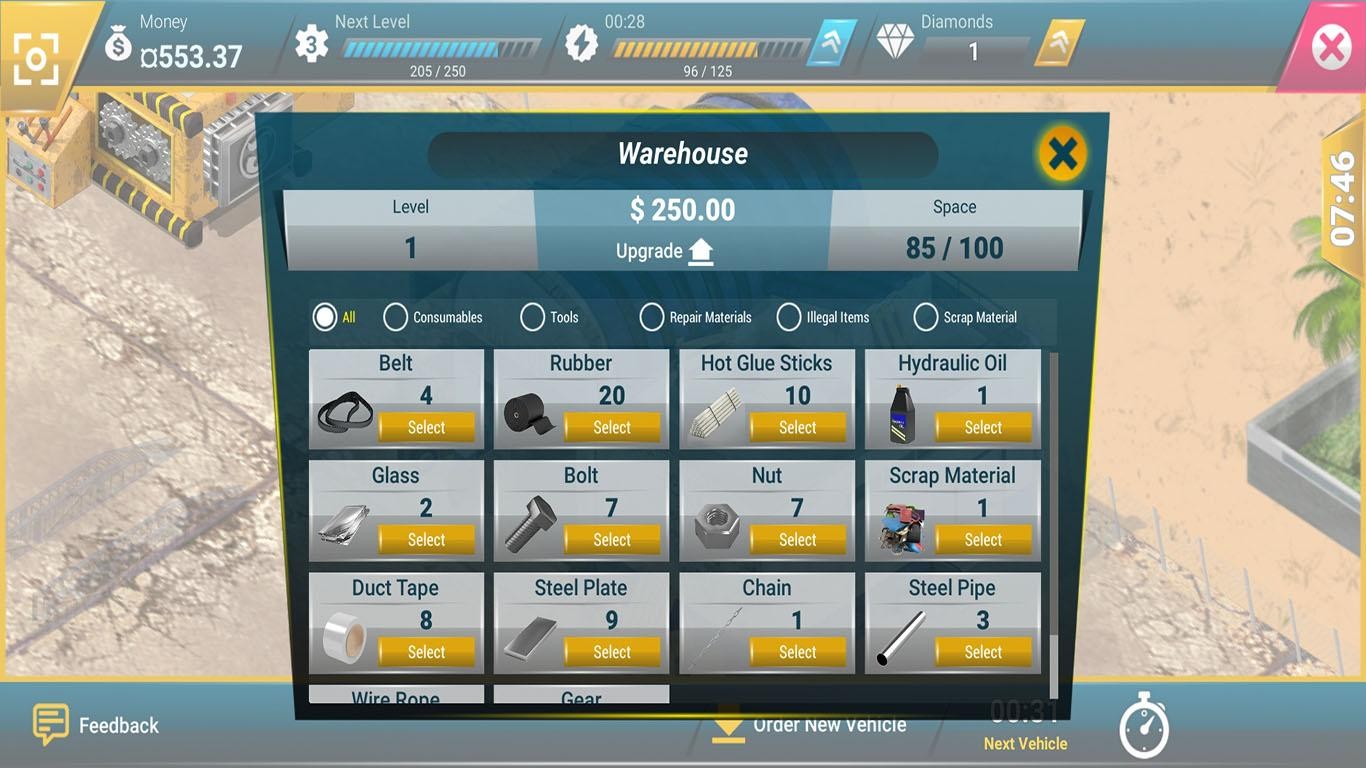
Task: Click the blue energy boost arrow
Action: [832, 43]
